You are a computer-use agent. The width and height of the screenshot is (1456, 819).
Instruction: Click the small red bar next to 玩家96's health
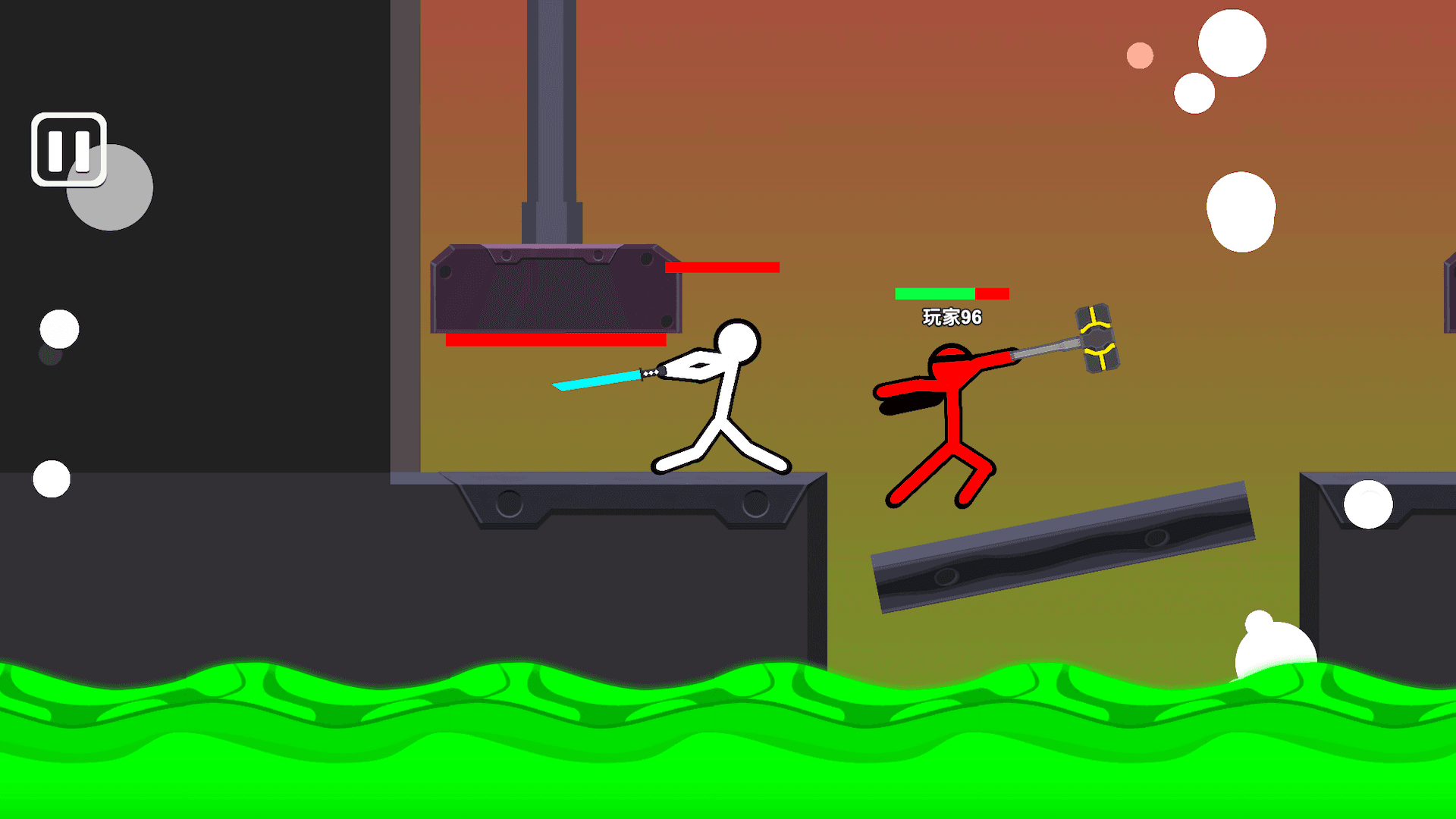tap(992, 292)
